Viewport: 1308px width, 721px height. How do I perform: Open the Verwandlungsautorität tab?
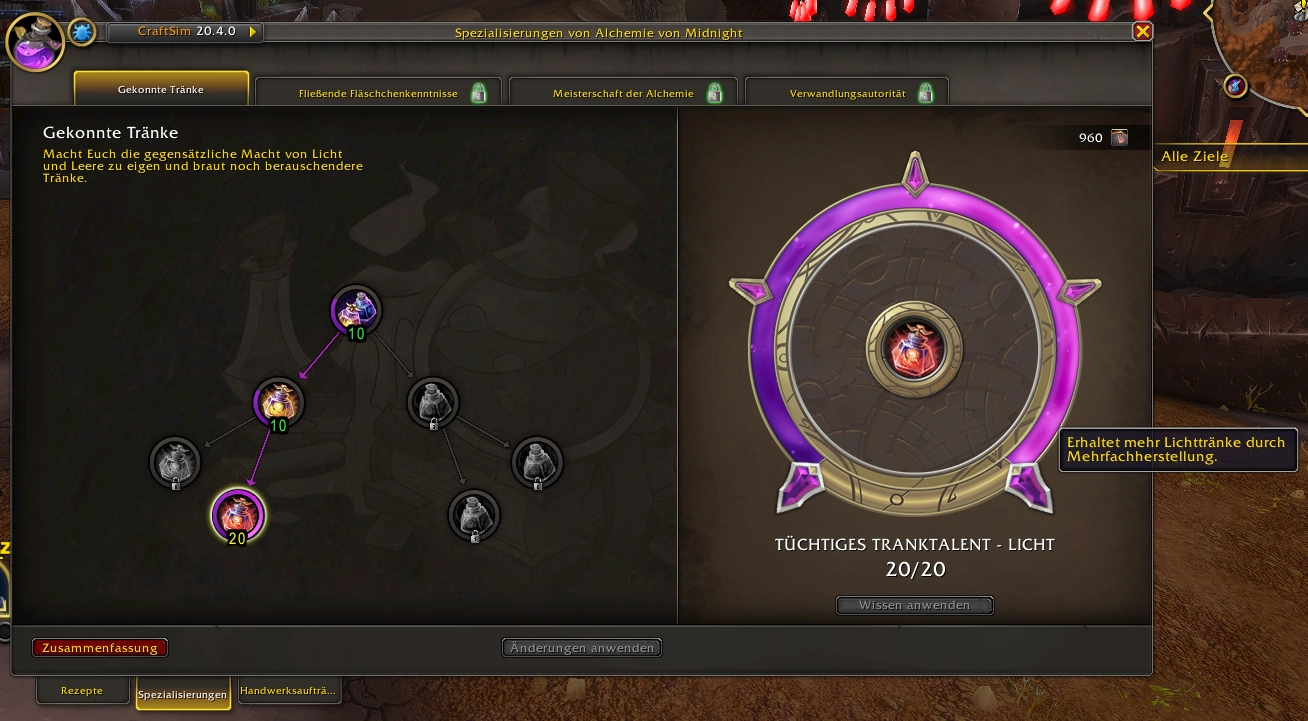tap(847, 93)
